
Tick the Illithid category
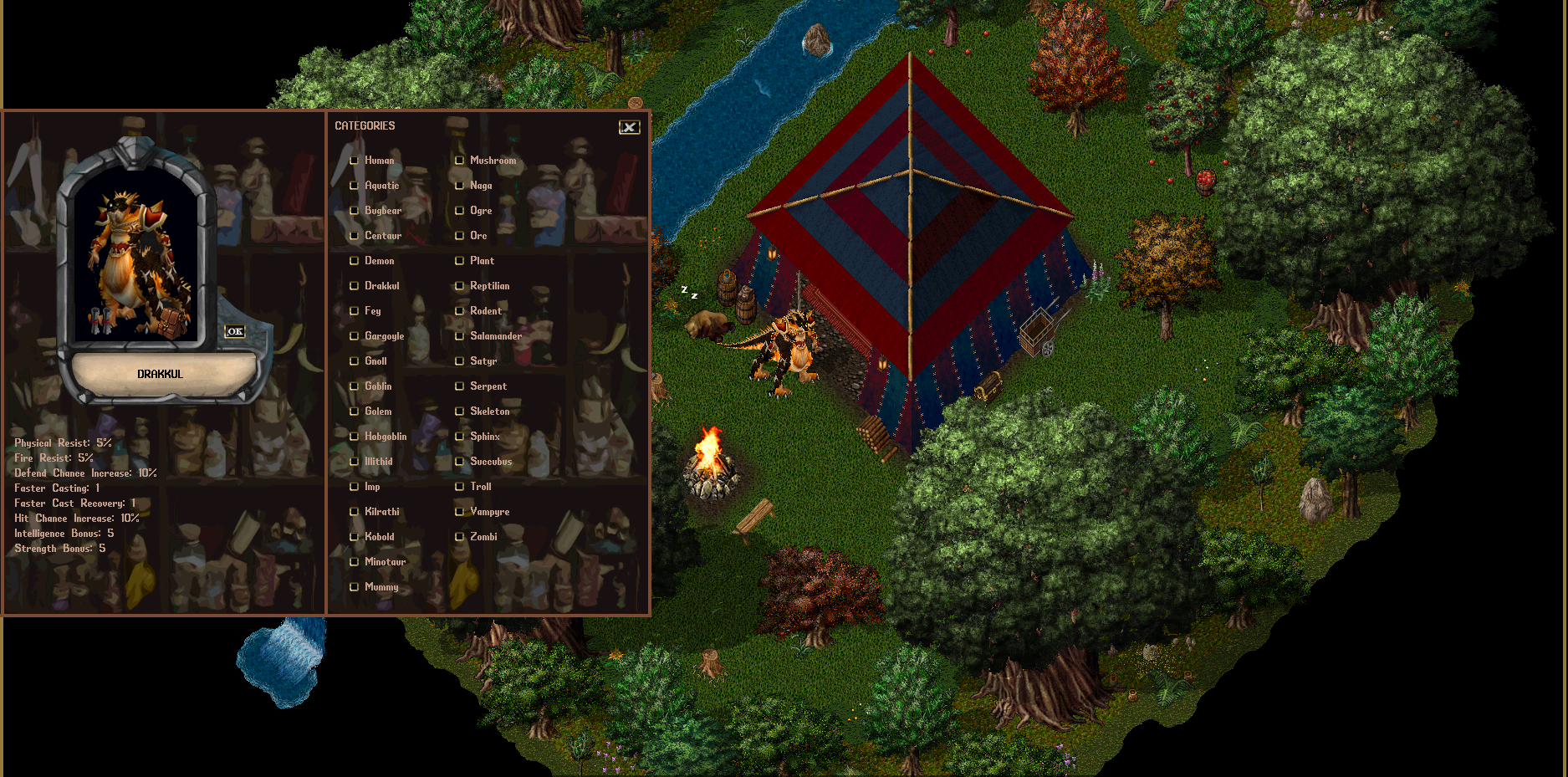pyautogui.click(x=355, y=462)
